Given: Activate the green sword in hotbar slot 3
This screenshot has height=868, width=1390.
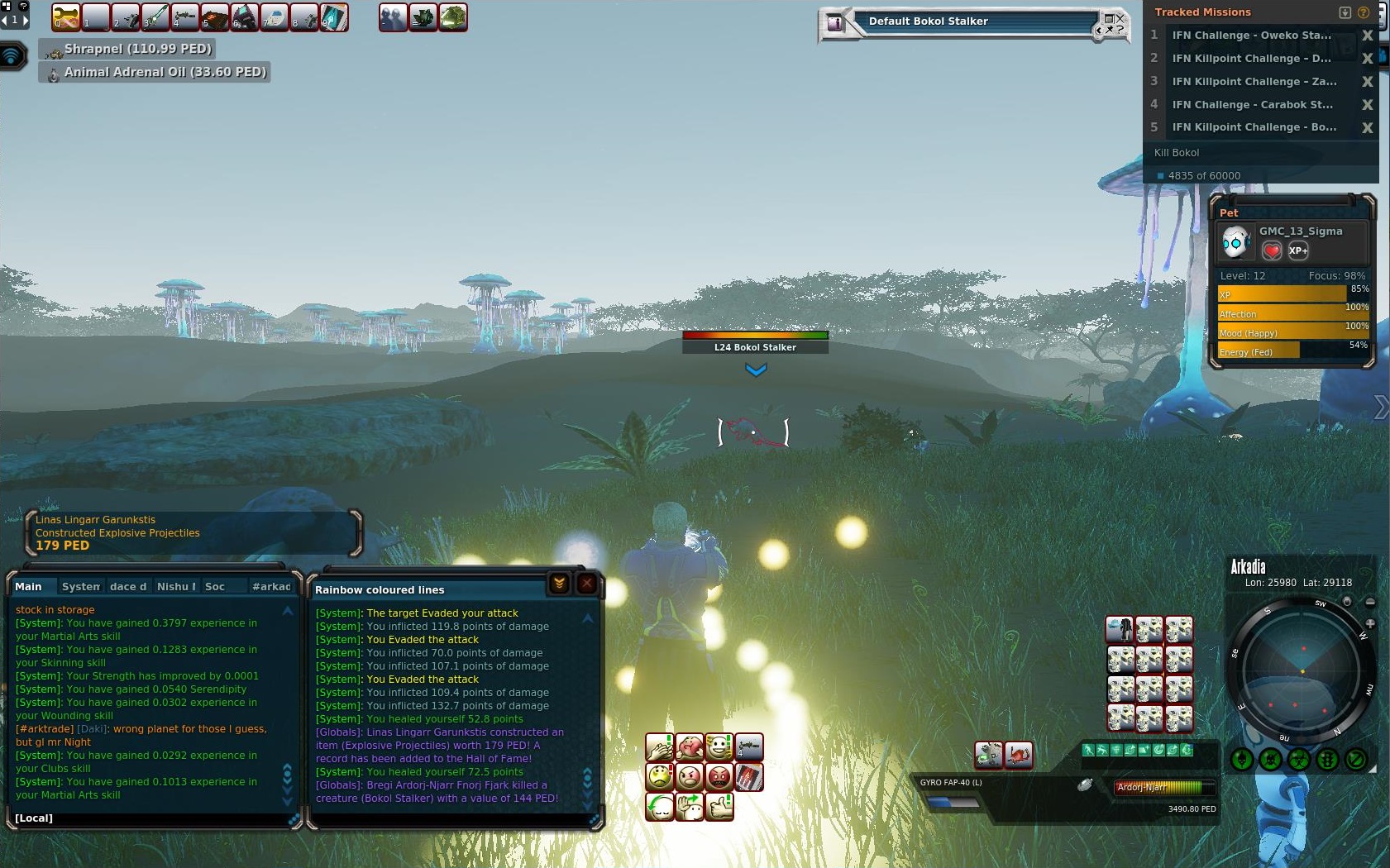Looking at the screenshot, I should 155,17.
